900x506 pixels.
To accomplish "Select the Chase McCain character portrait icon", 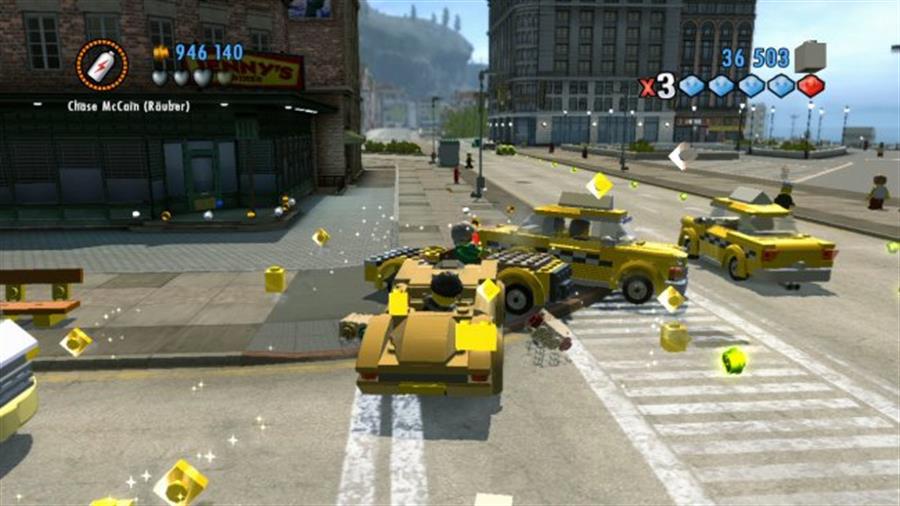I will click(102, 65).
